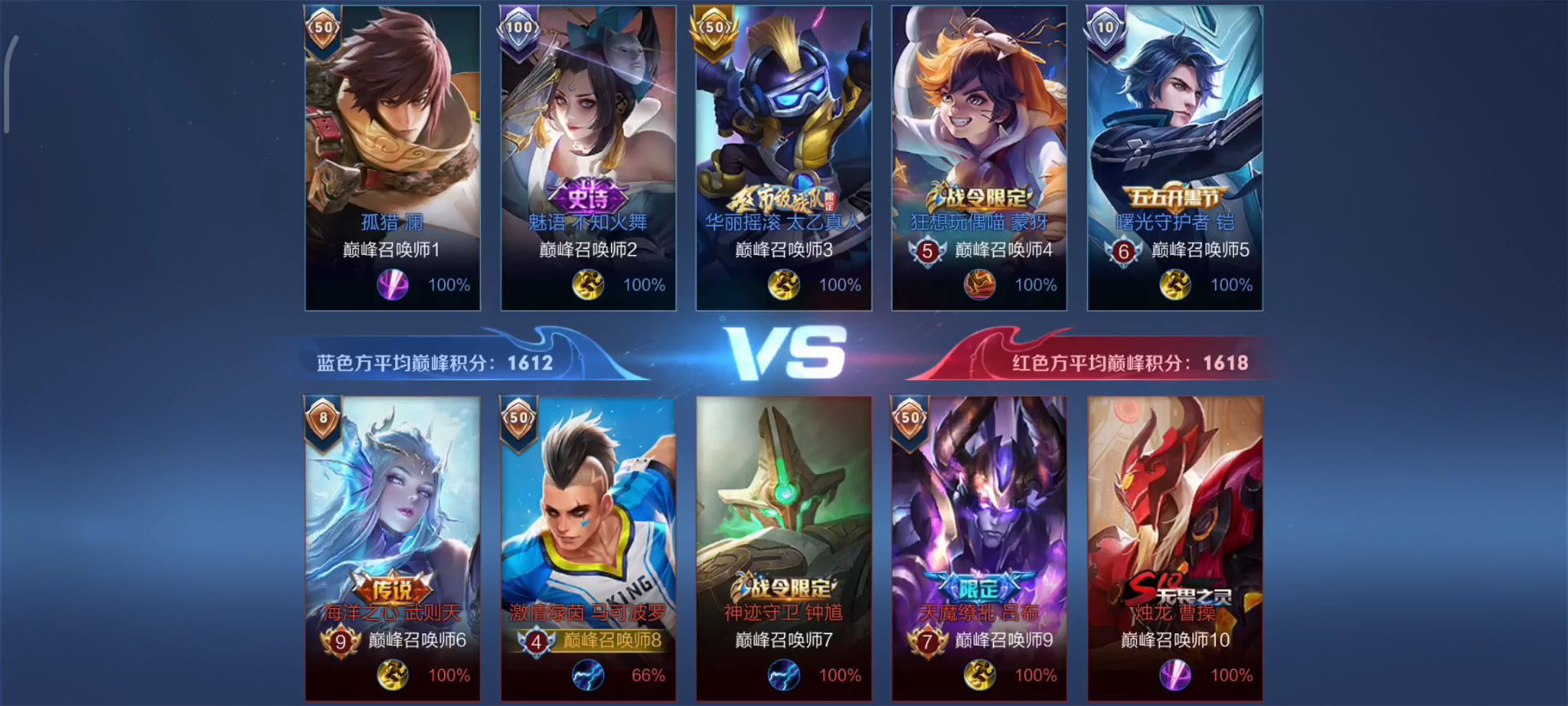Click the blue rank icon beside 巅峰召唤师8's 66%

click(x=588, y=675)
